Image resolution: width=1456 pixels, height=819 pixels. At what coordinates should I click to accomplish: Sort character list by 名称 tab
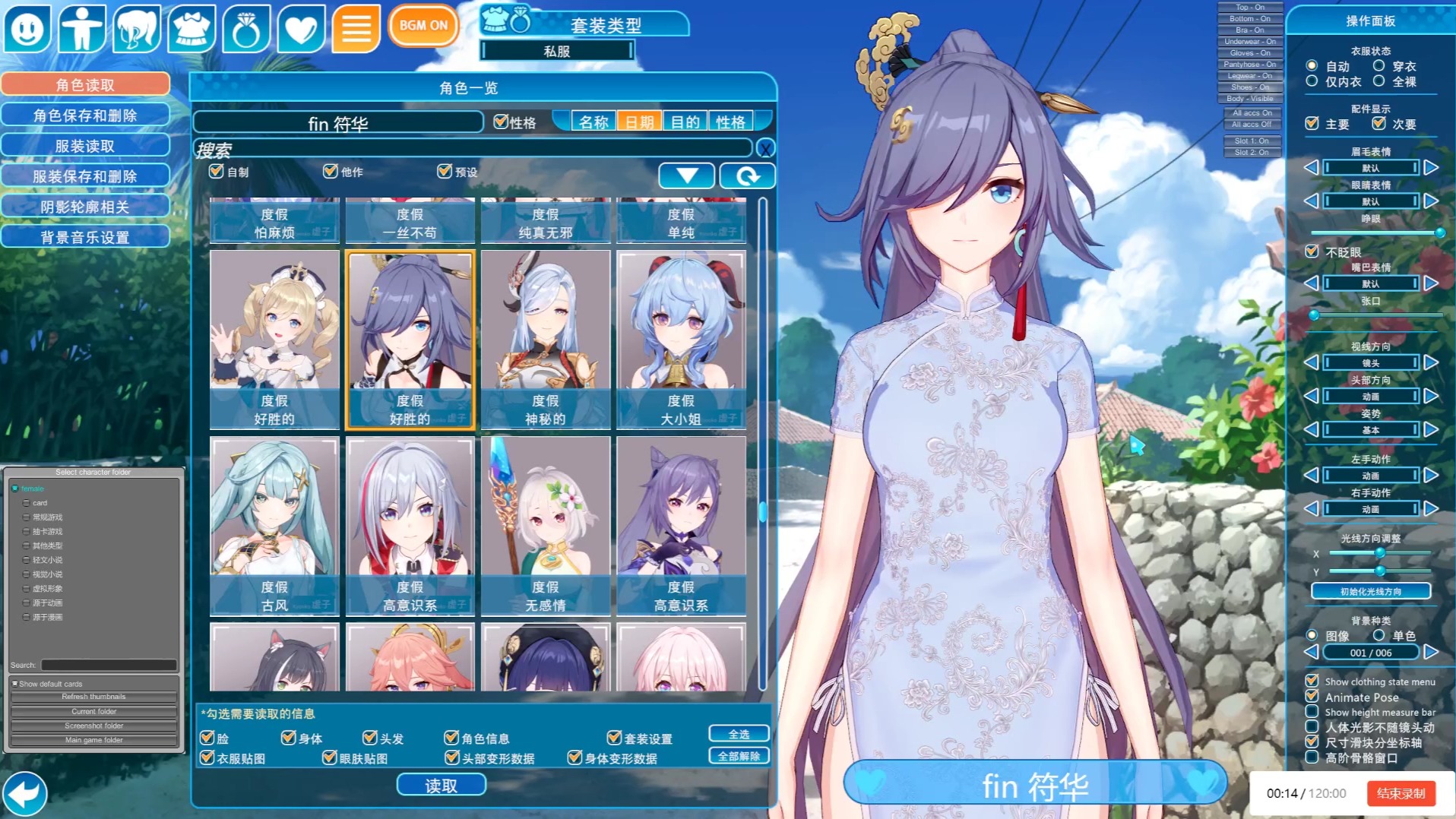click(x=593, y=122)
